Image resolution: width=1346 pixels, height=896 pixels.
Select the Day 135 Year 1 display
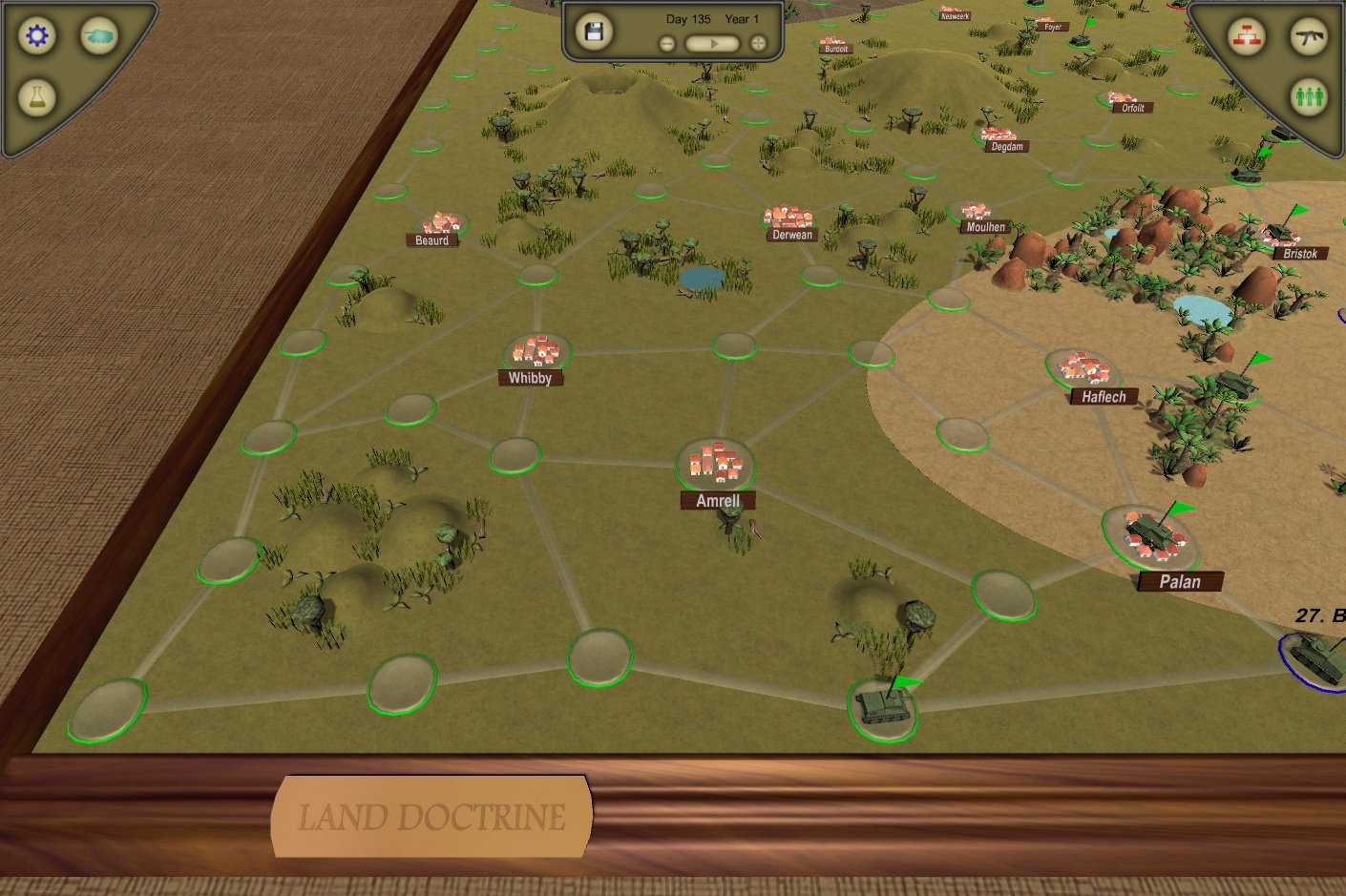(x=710, y=18)
